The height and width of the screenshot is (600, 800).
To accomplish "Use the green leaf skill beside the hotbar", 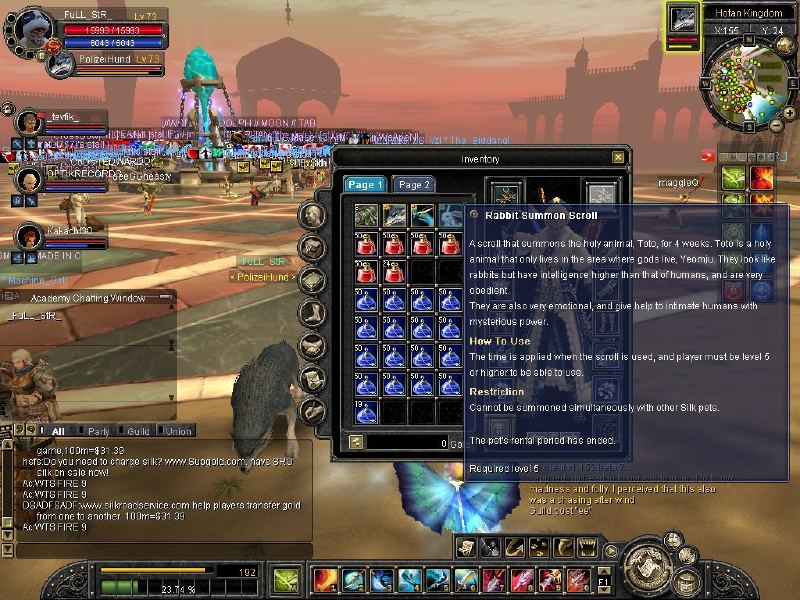I will (285, 579).
